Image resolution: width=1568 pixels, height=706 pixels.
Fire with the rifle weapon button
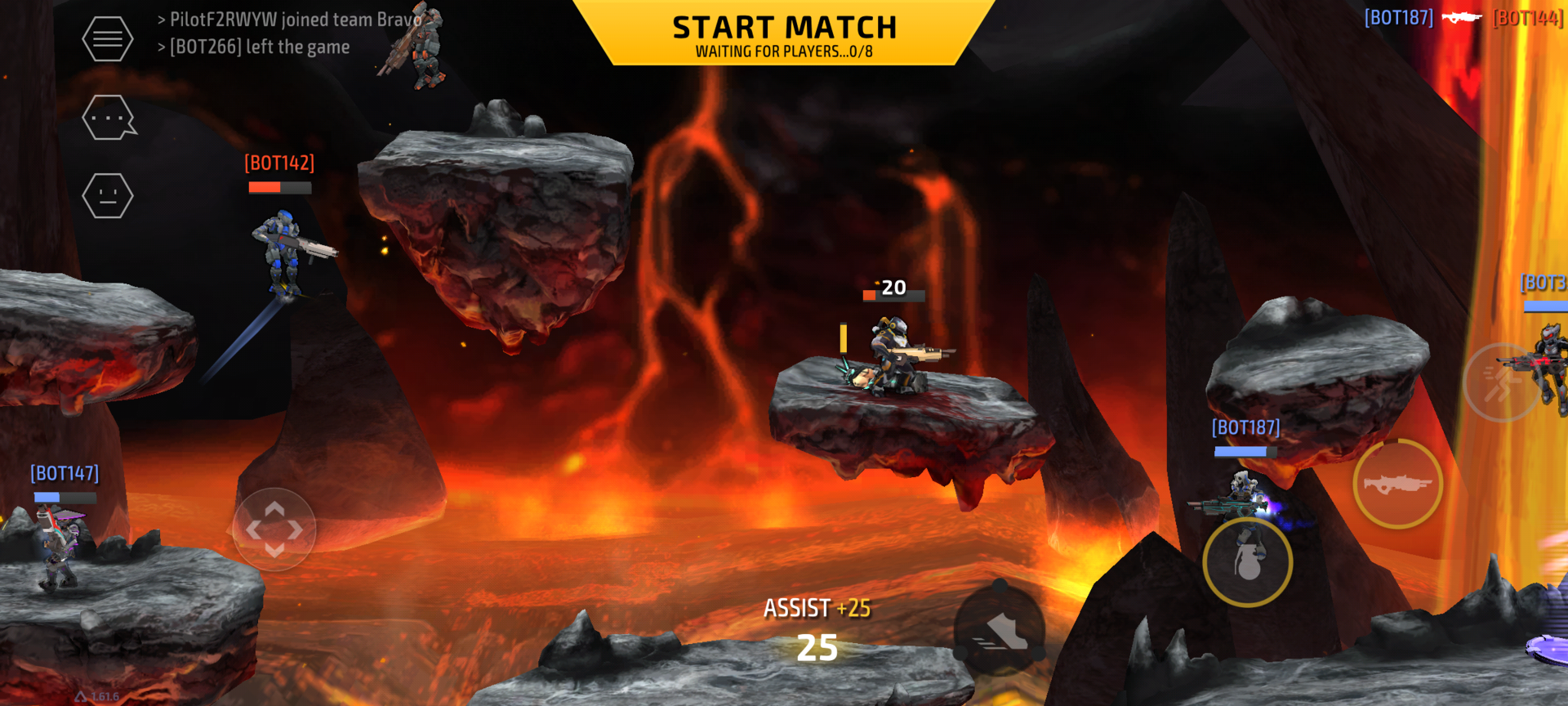tap(1397, 485)
